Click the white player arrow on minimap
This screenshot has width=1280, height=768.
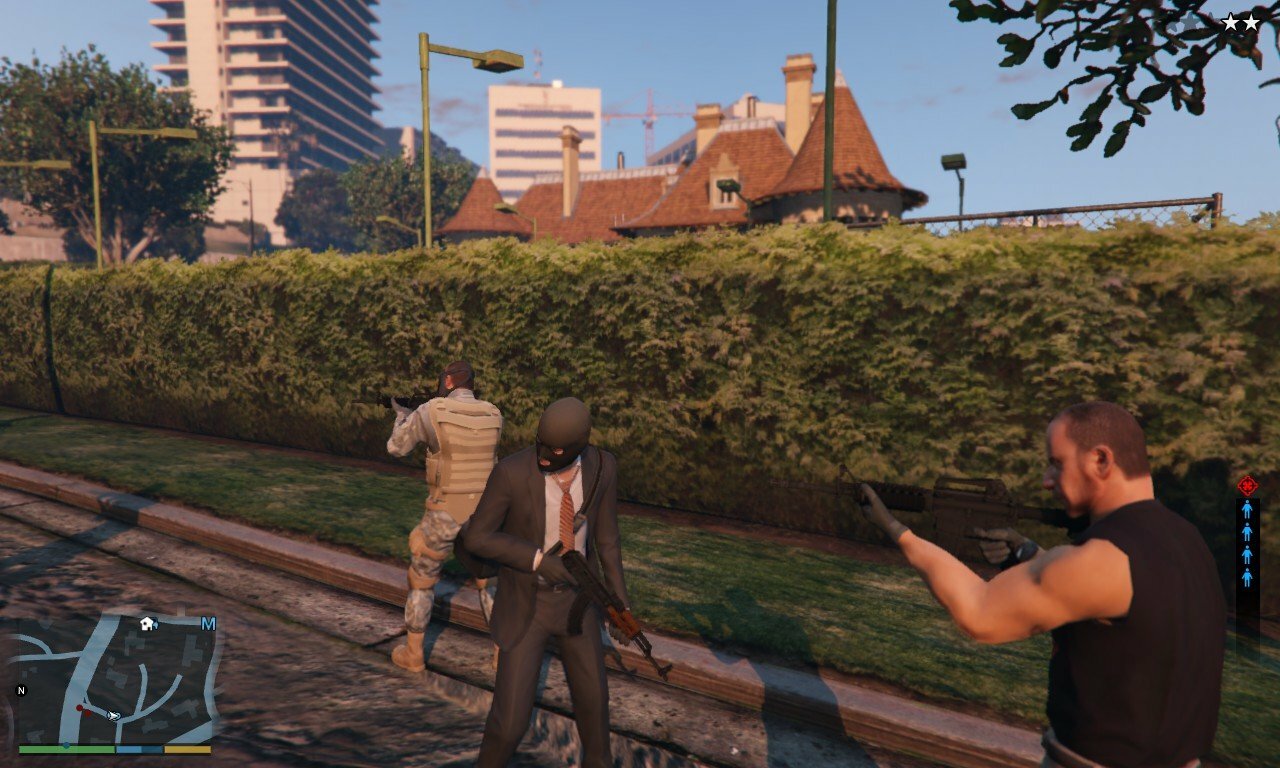click(x=114, y=715)
